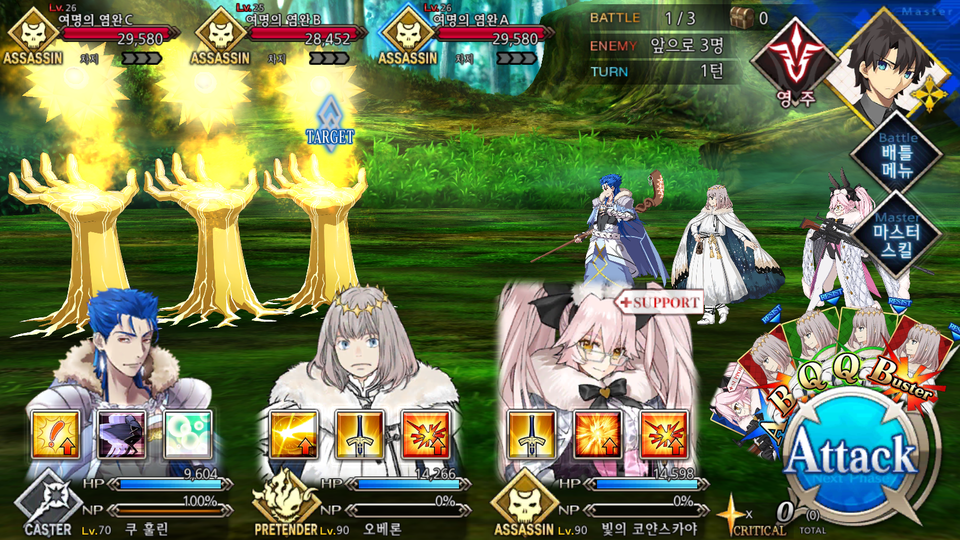Trigger Oberon's red burst skill
Screen dimensions: 960x540
coord(425,433)
